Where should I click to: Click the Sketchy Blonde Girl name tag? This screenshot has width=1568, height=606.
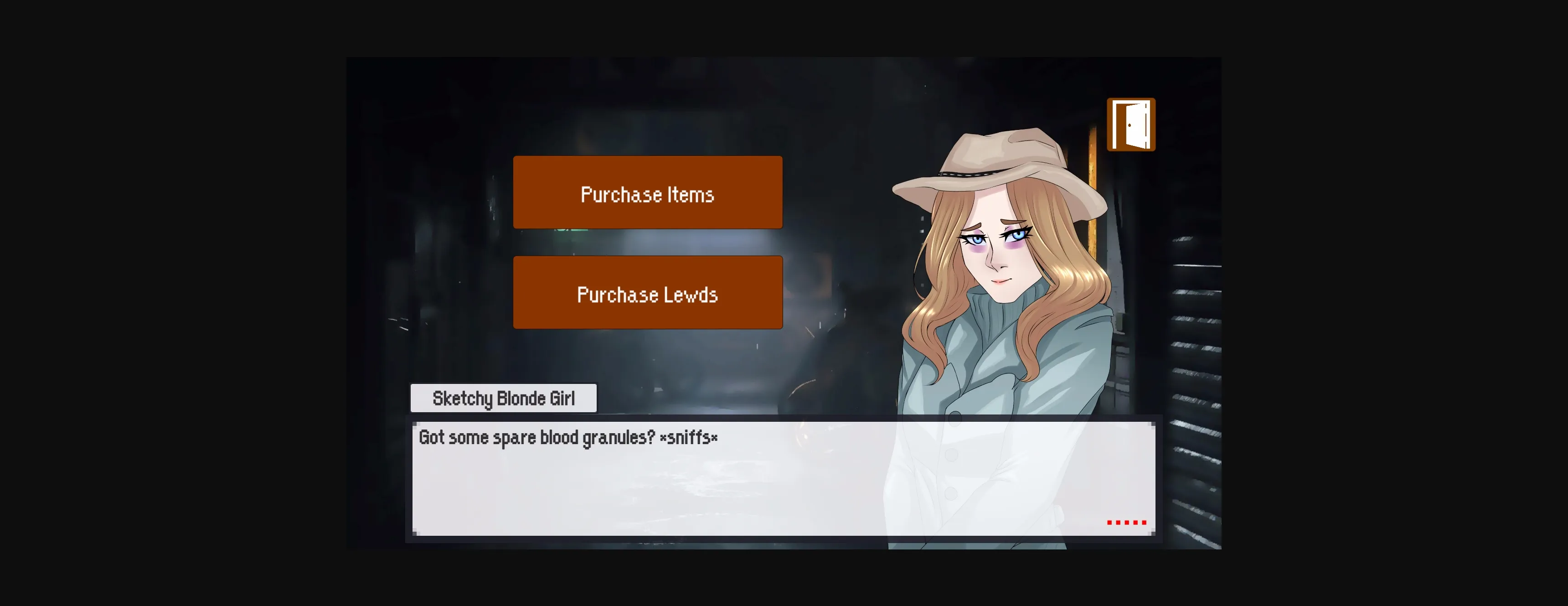503,399
